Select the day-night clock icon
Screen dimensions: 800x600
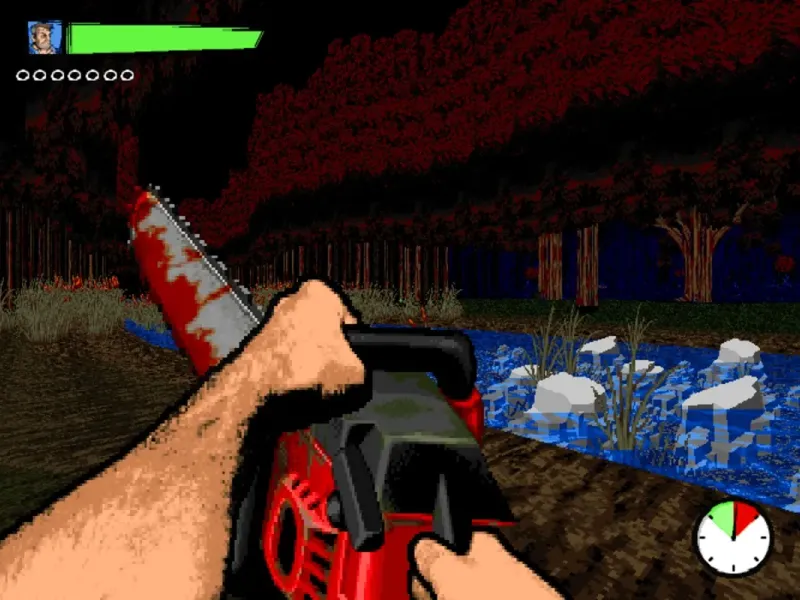733,537
